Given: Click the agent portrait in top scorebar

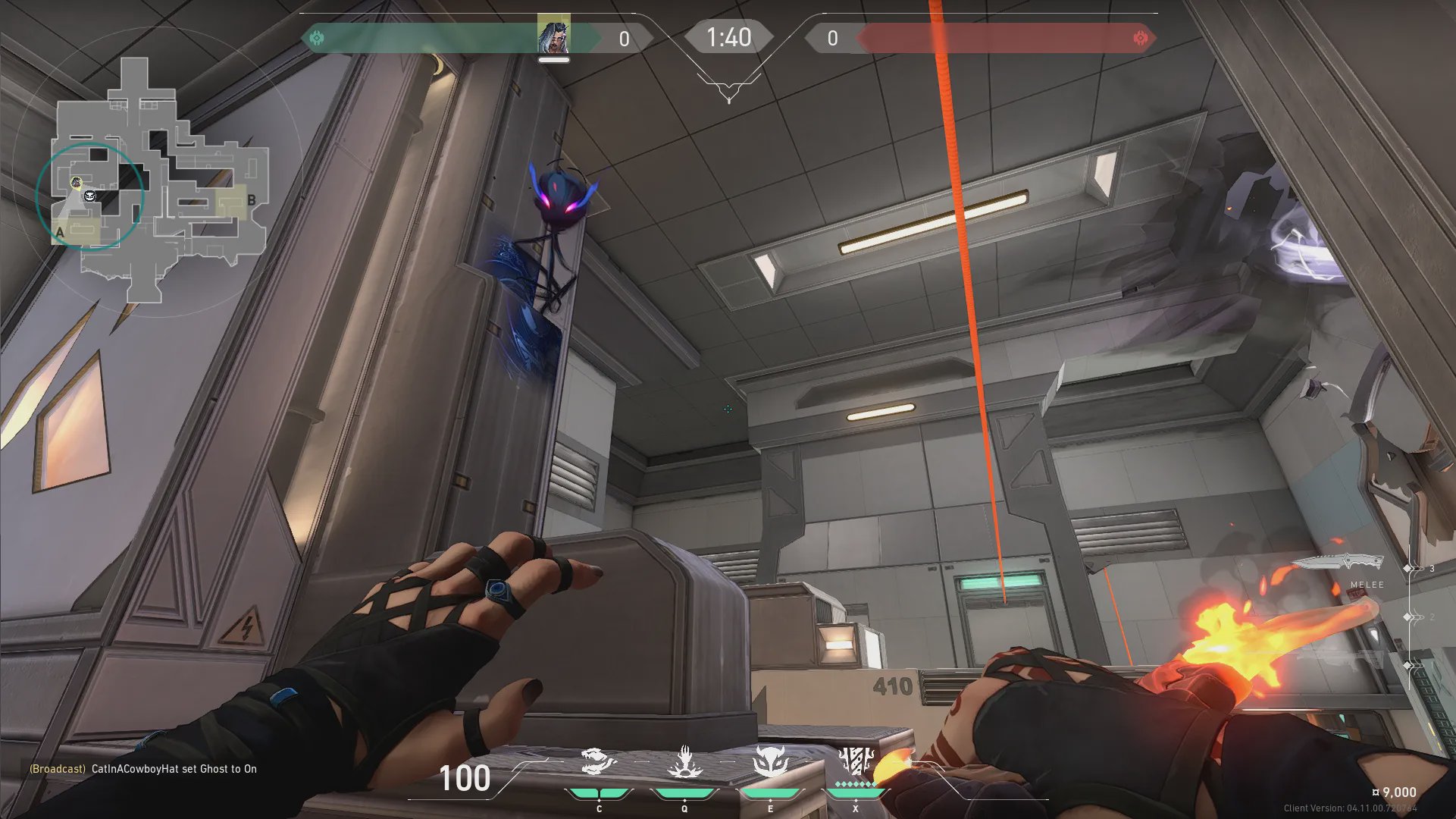Looking at the screenshot, I should point(553,35).
